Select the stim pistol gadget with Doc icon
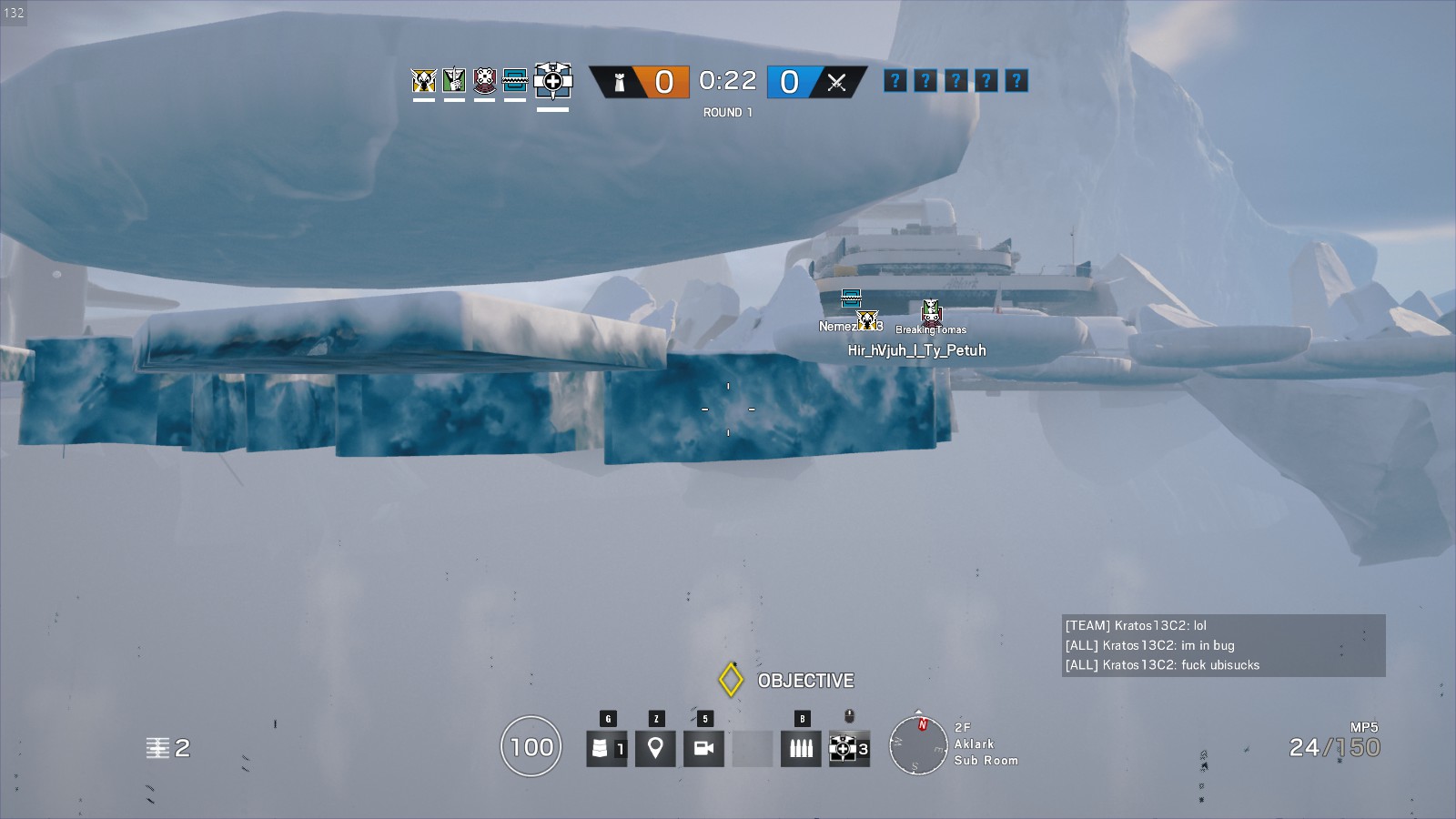 point(842,750)
